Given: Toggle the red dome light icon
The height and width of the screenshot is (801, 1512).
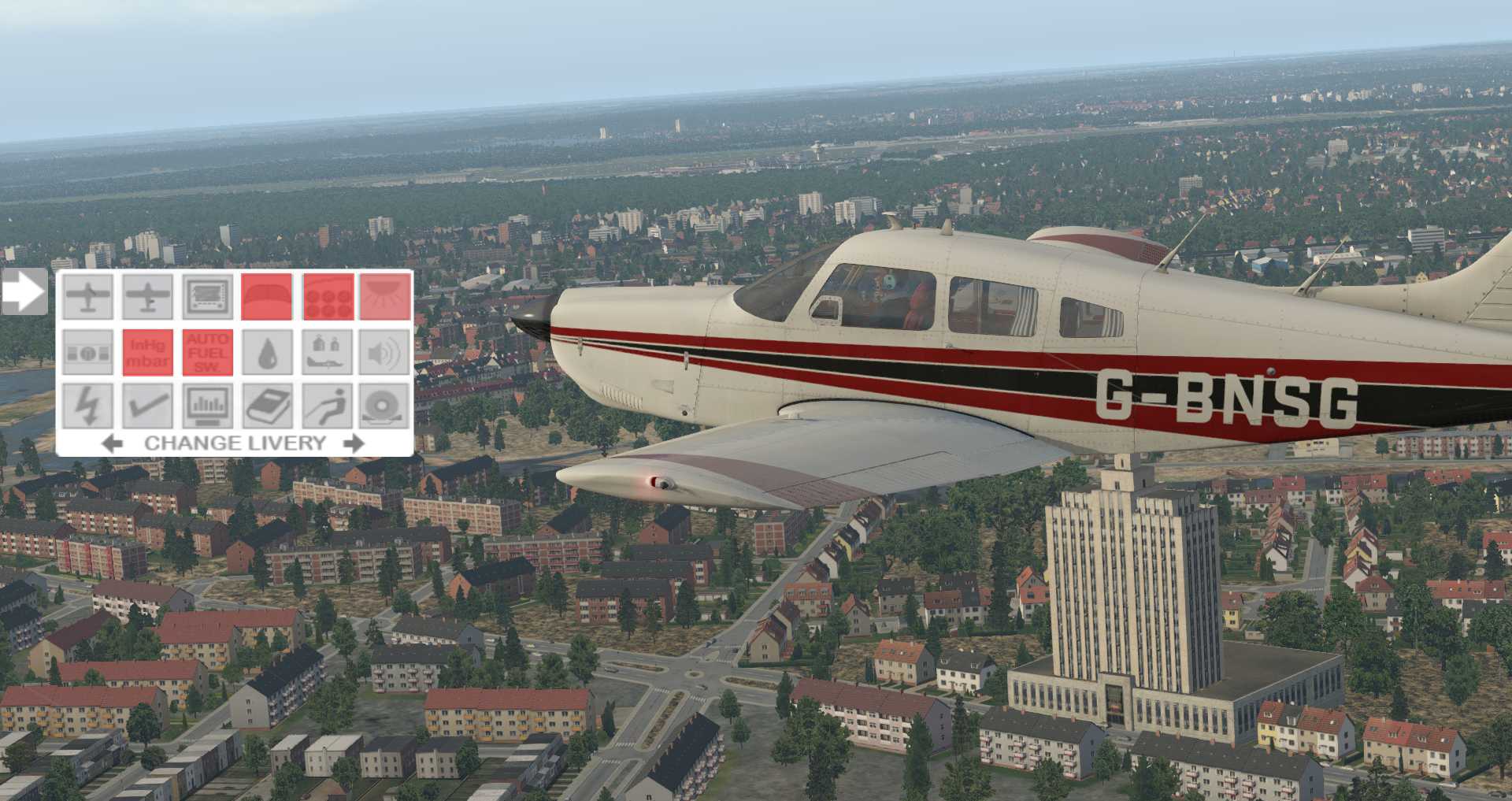Looking at the screenshot, I should click(385, 296).
